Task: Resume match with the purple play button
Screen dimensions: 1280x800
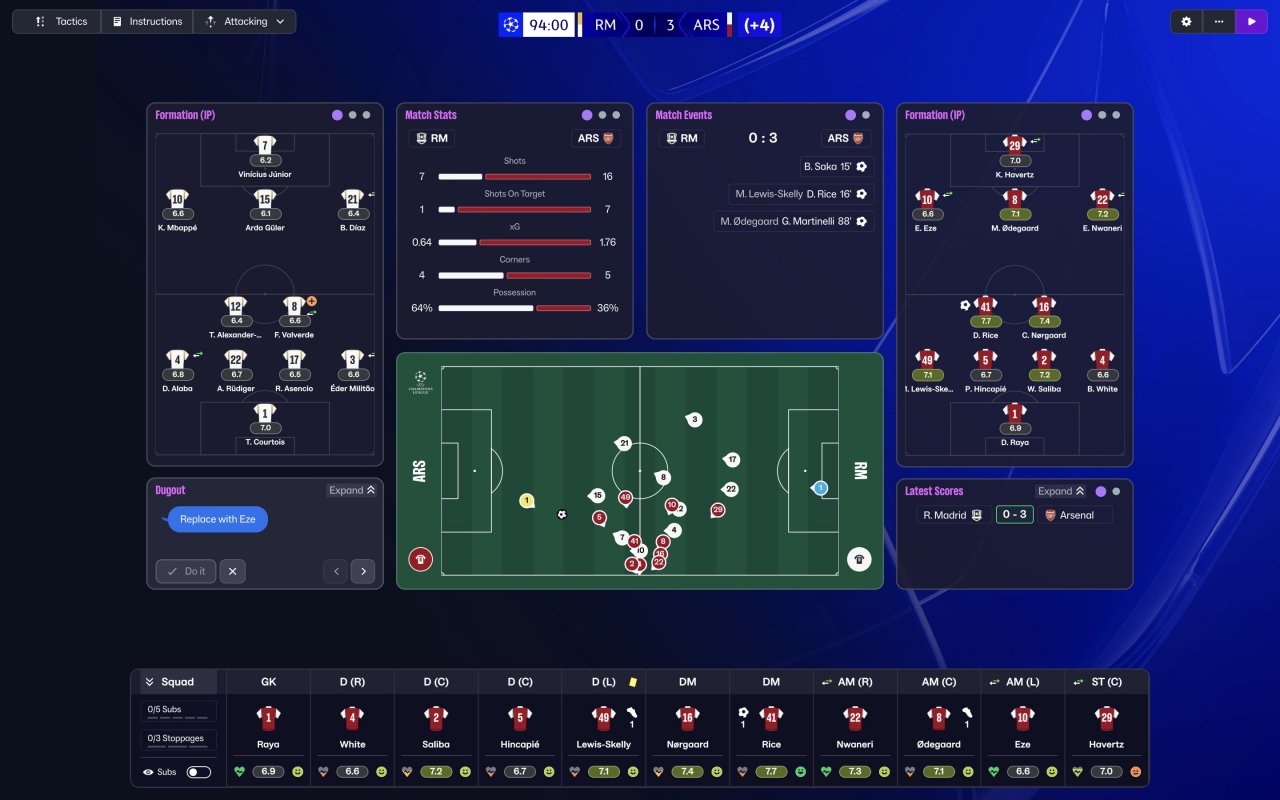Action: pyautogui.click(x=1251, y=21)
